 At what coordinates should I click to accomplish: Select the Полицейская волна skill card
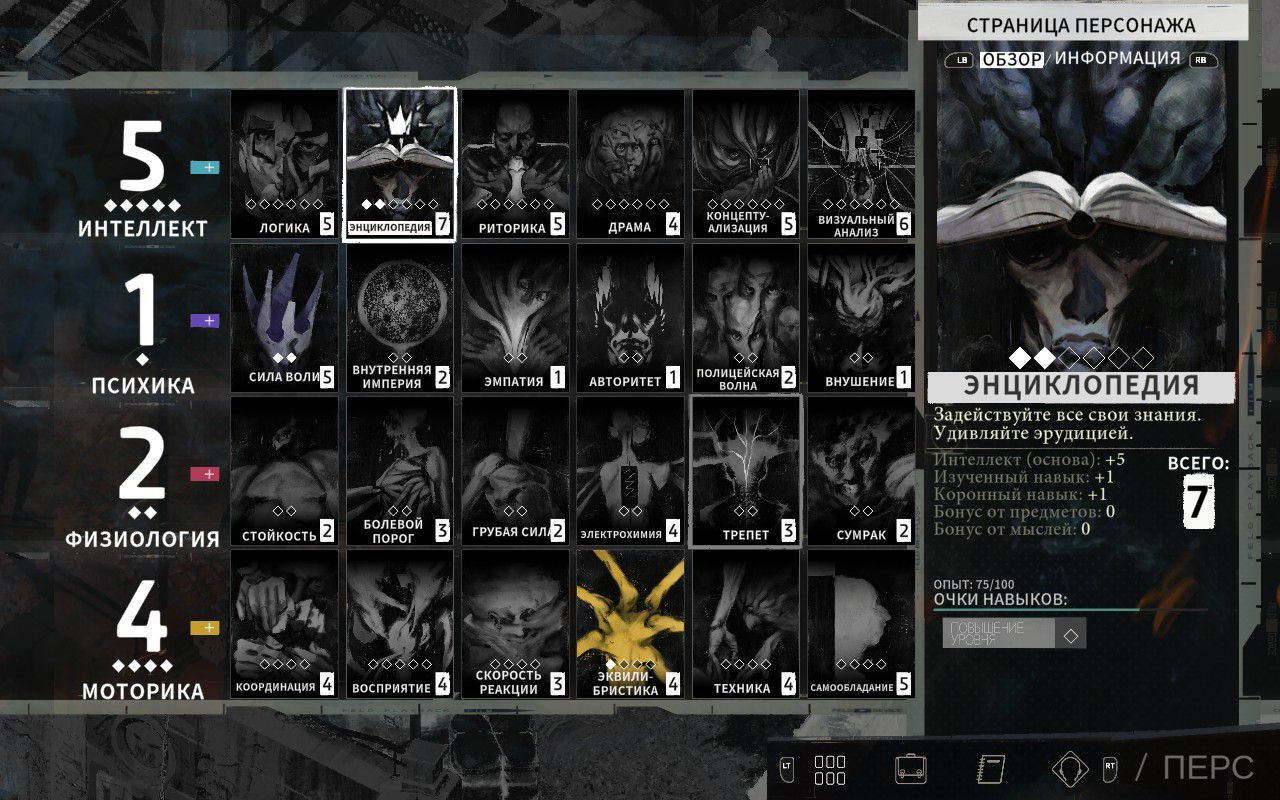(746, 318)
